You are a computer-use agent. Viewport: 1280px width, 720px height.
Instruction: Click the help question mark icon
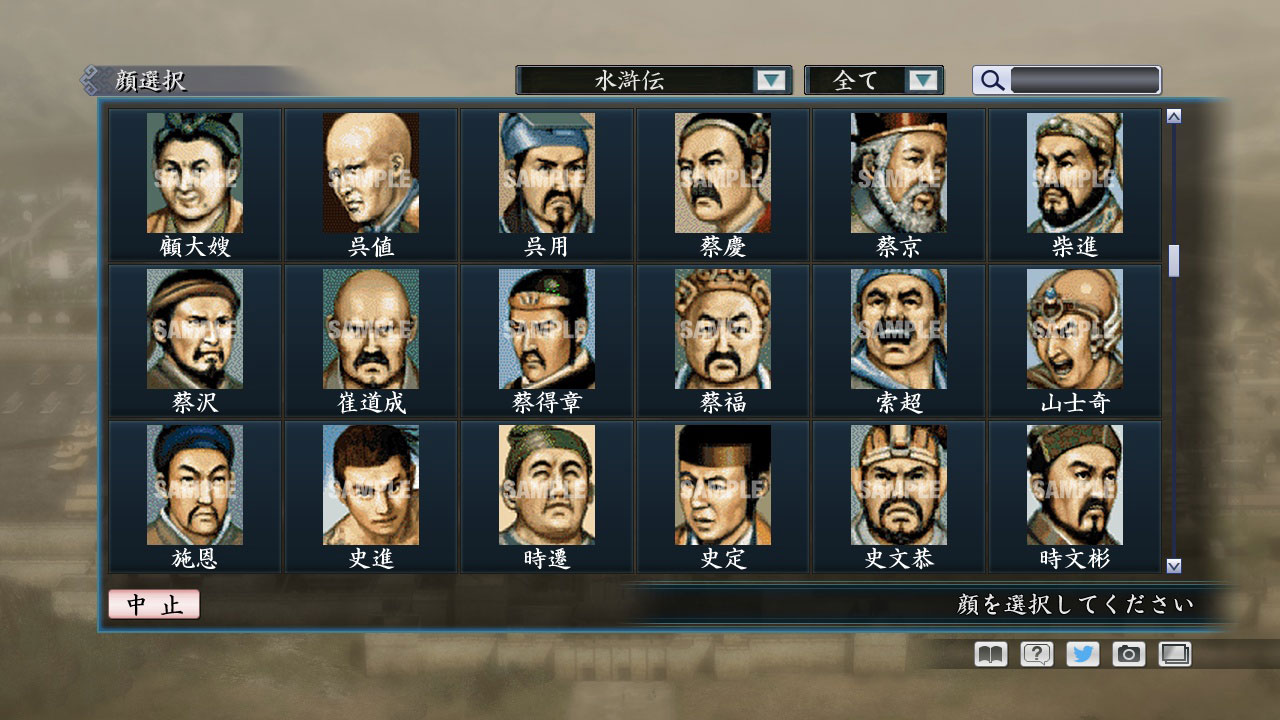coord(1034,654)
